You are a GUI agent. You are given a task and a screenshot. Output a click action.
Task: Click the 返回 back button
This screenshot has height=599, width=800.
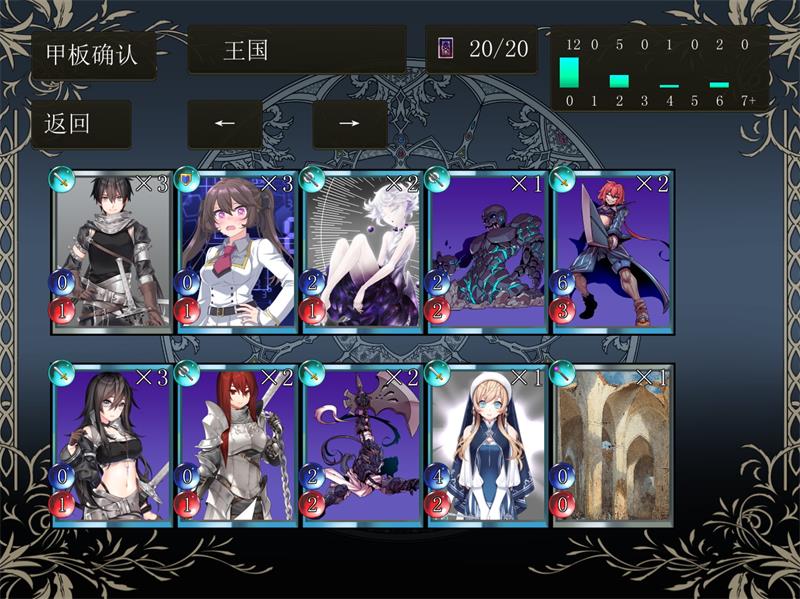(x=80, y=124)
